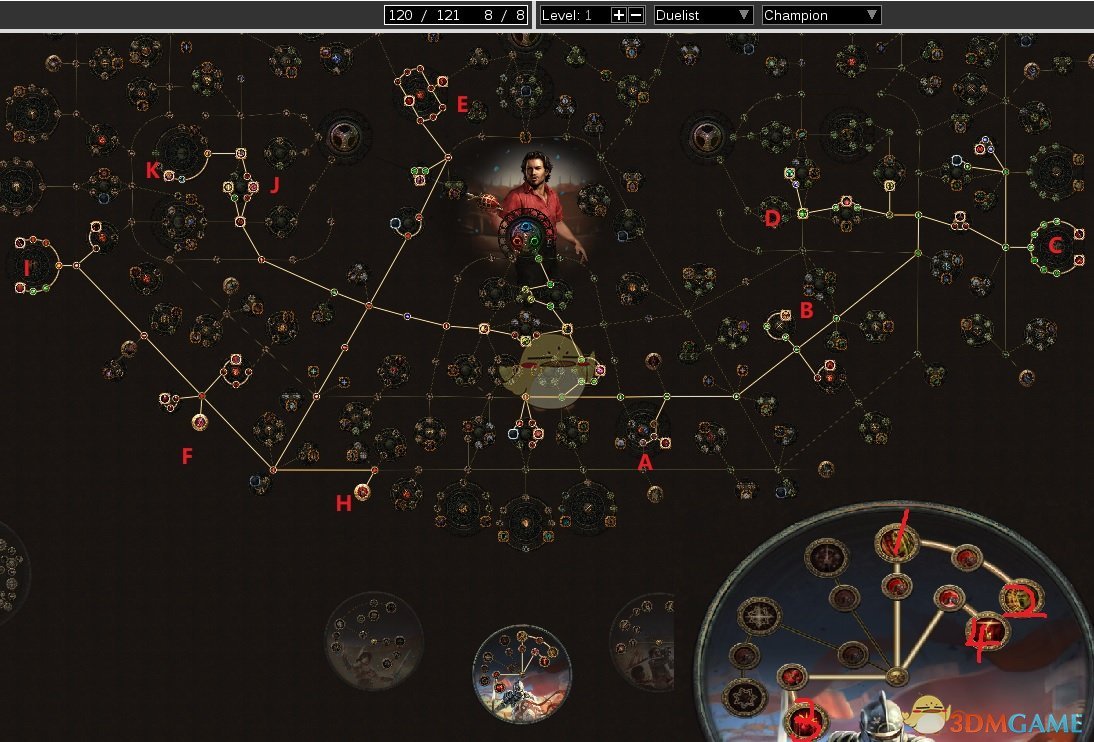Viewport: 1094px width, 742px height.
Task: Select the ascendancy node marked with red 1
Action: click(x=896, y=544)
